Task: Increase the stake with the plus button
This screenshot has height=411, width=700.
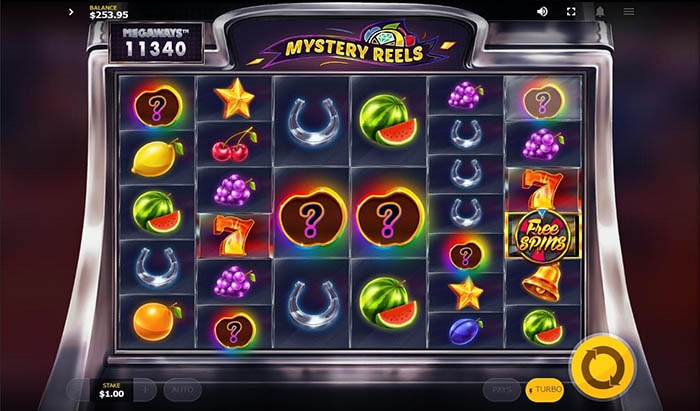Action: (144, 389)
